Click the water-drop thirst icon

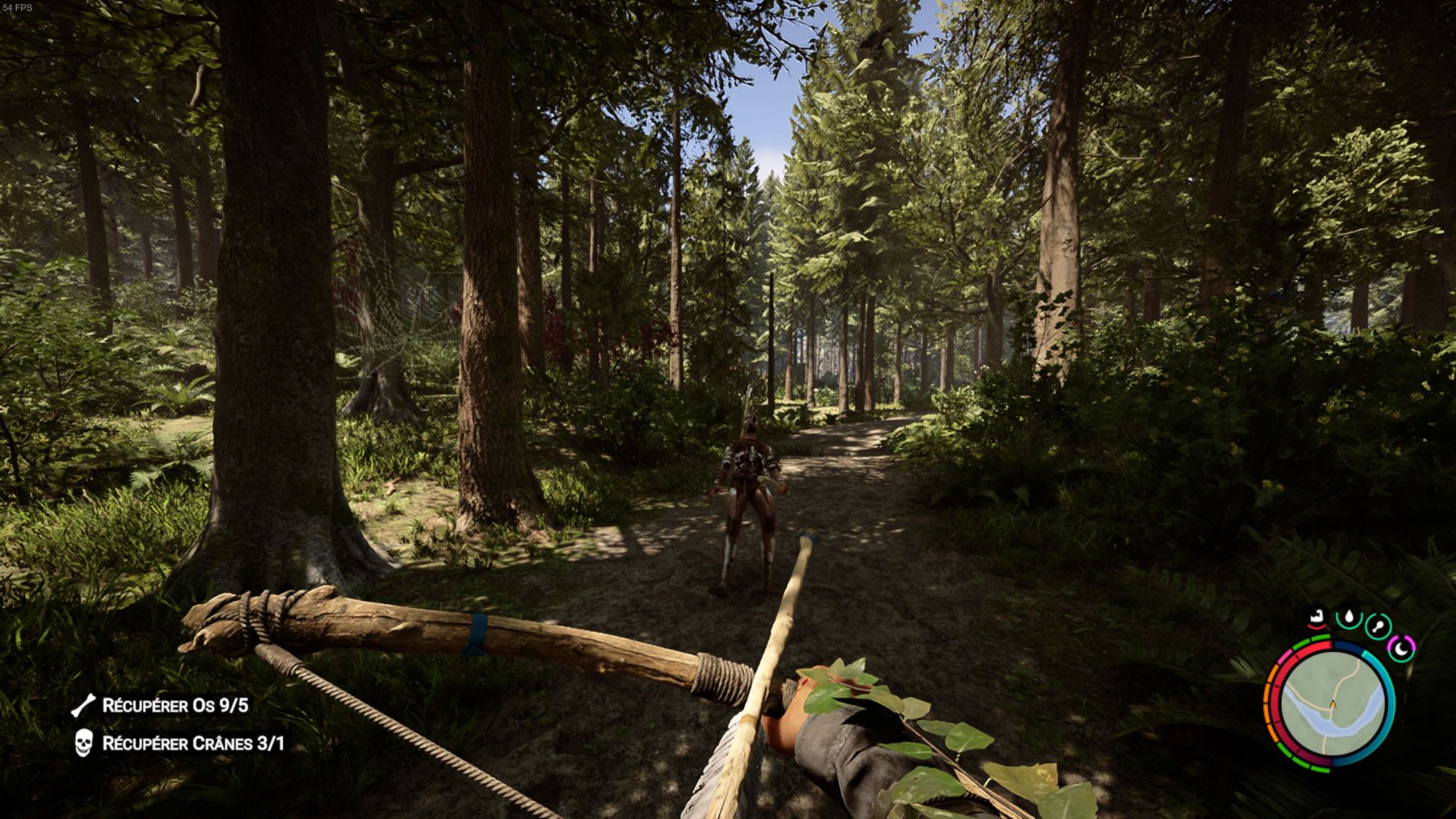(1348, 617)
